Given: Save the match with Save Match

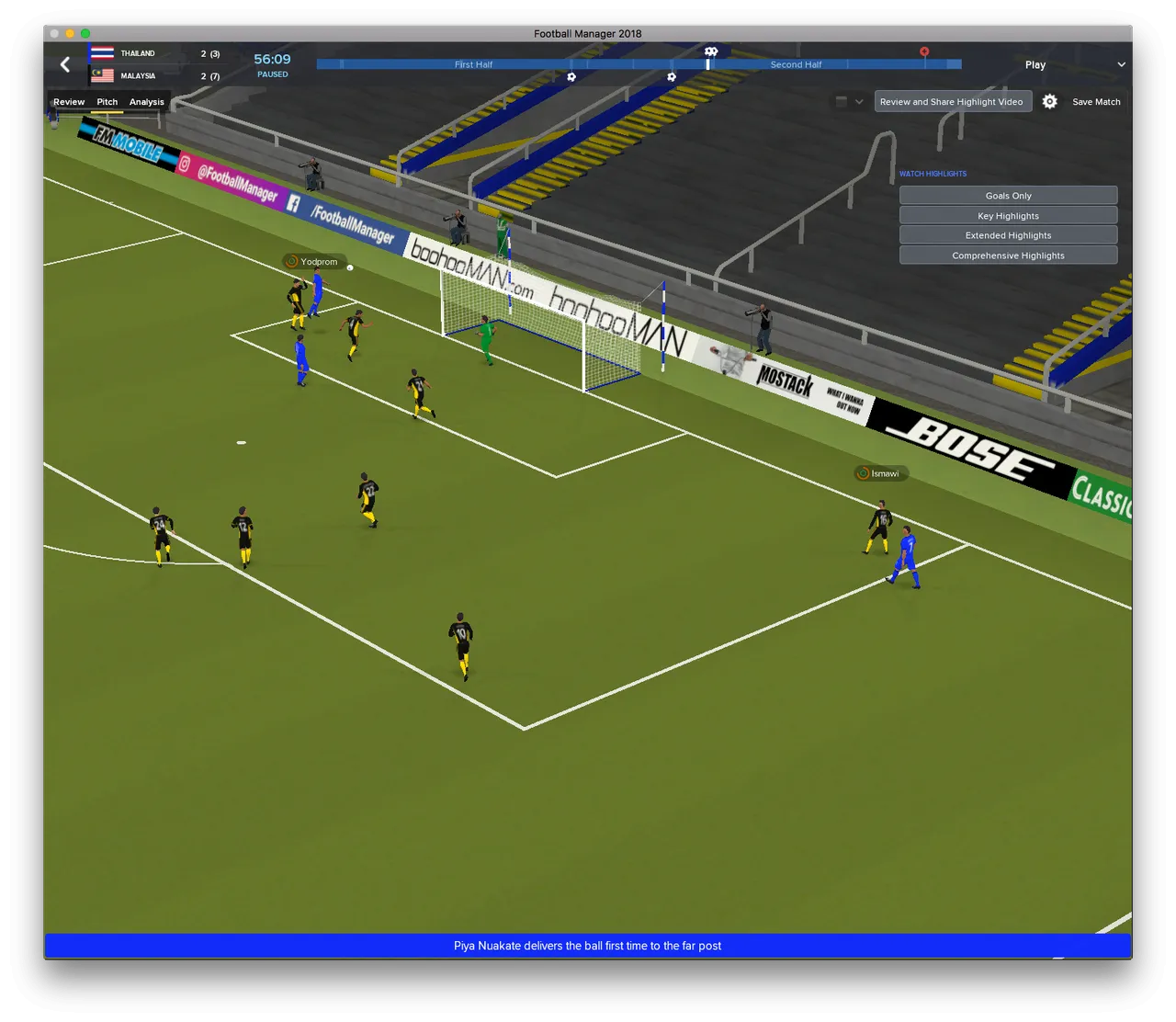Looking at the screenshot, I should tap(1096, 102).
